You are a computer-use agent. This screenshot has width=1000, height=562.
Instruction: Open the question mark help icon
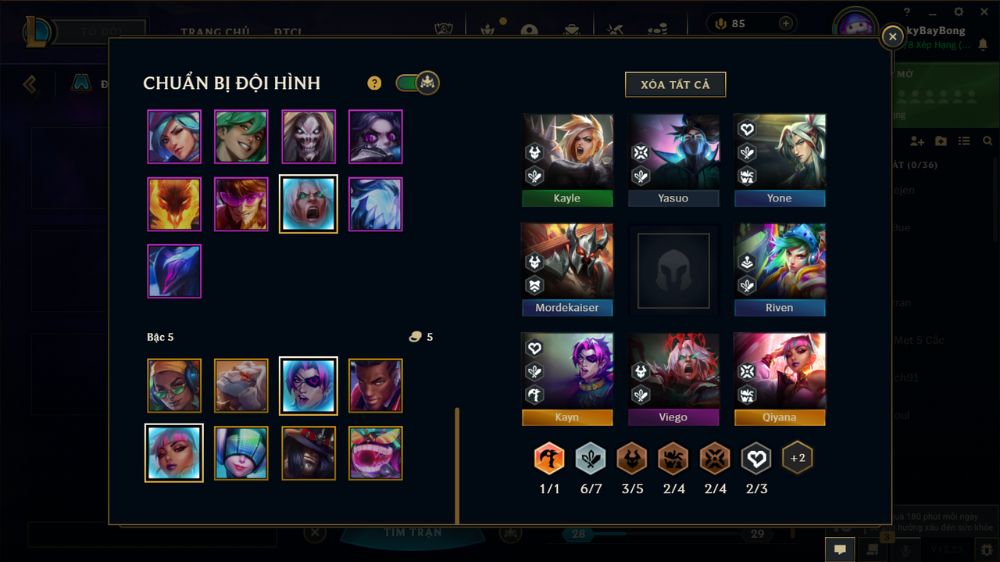(374, 83)
